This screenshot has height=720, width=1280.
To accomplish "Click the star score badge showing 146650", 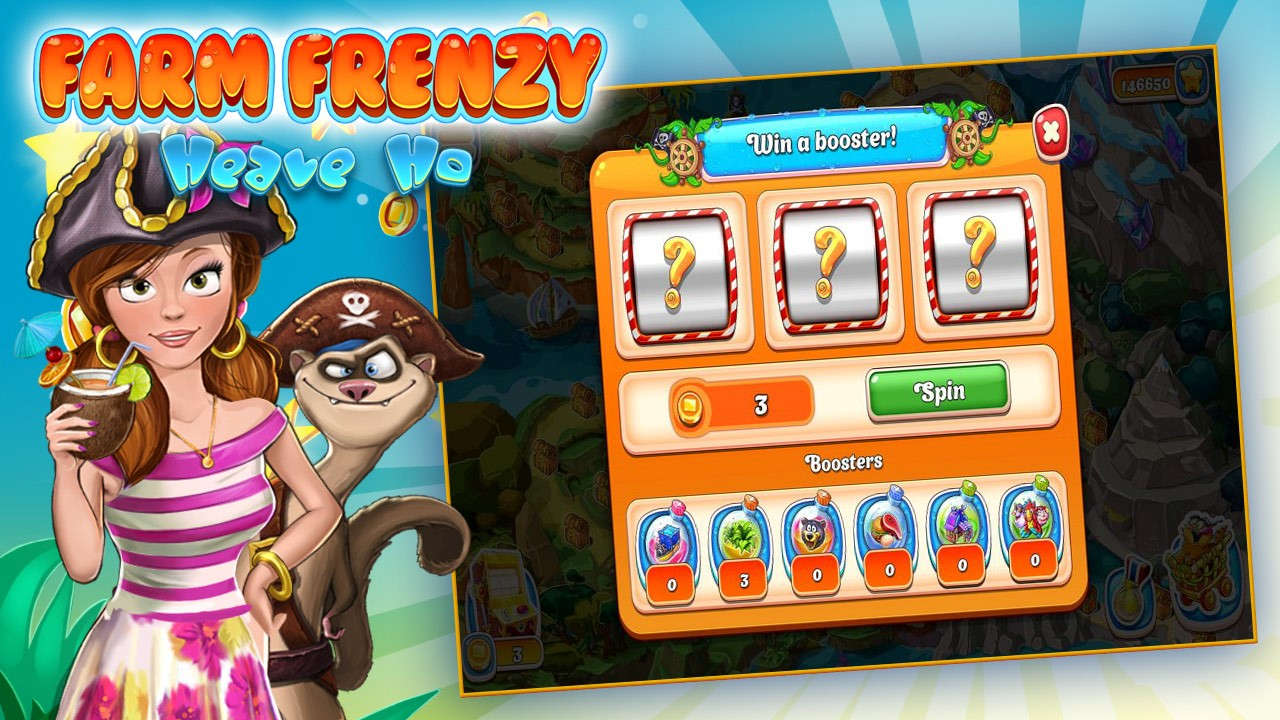I will pos(1152,84).
